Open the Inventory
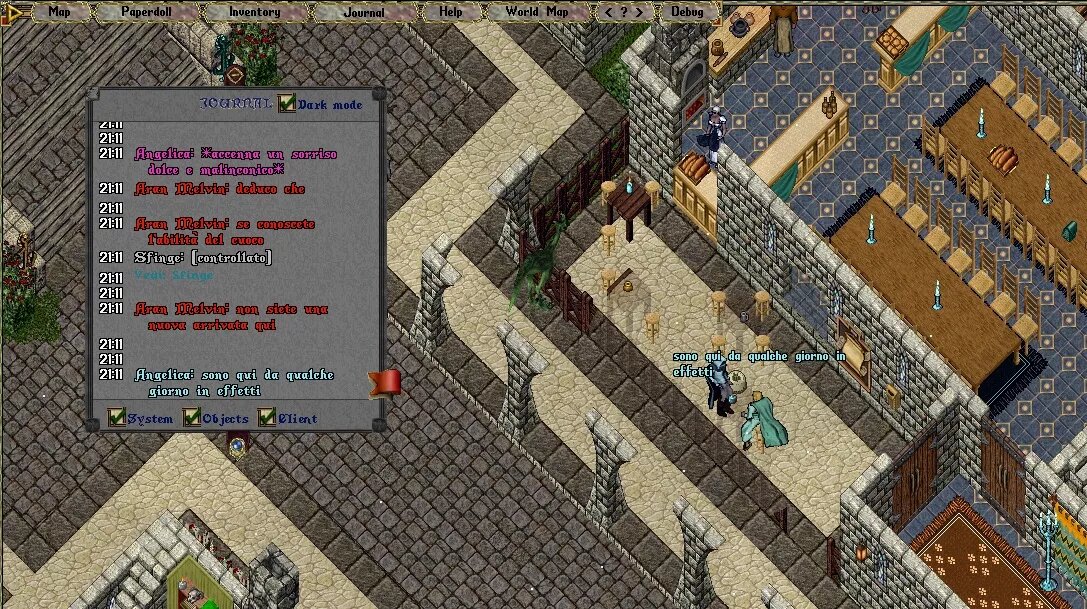 coord(254,12)
